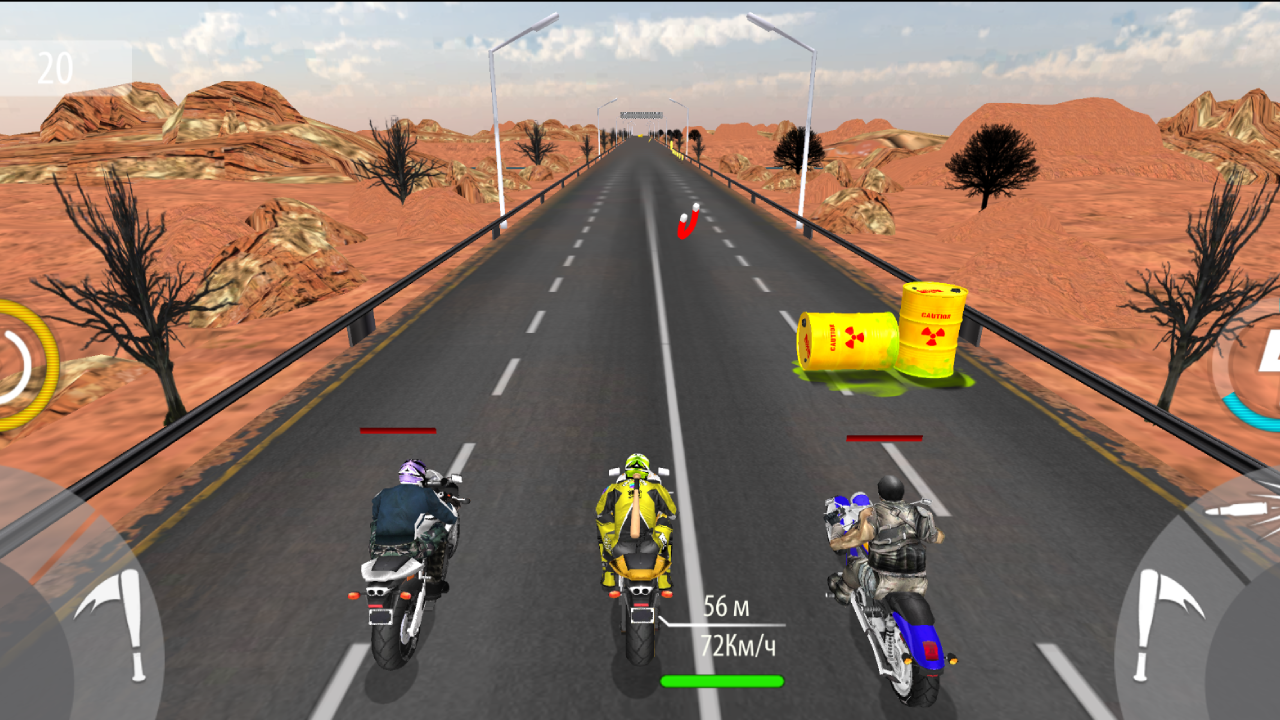Tap the bullet ammo icon on the right wheel

1235,510
